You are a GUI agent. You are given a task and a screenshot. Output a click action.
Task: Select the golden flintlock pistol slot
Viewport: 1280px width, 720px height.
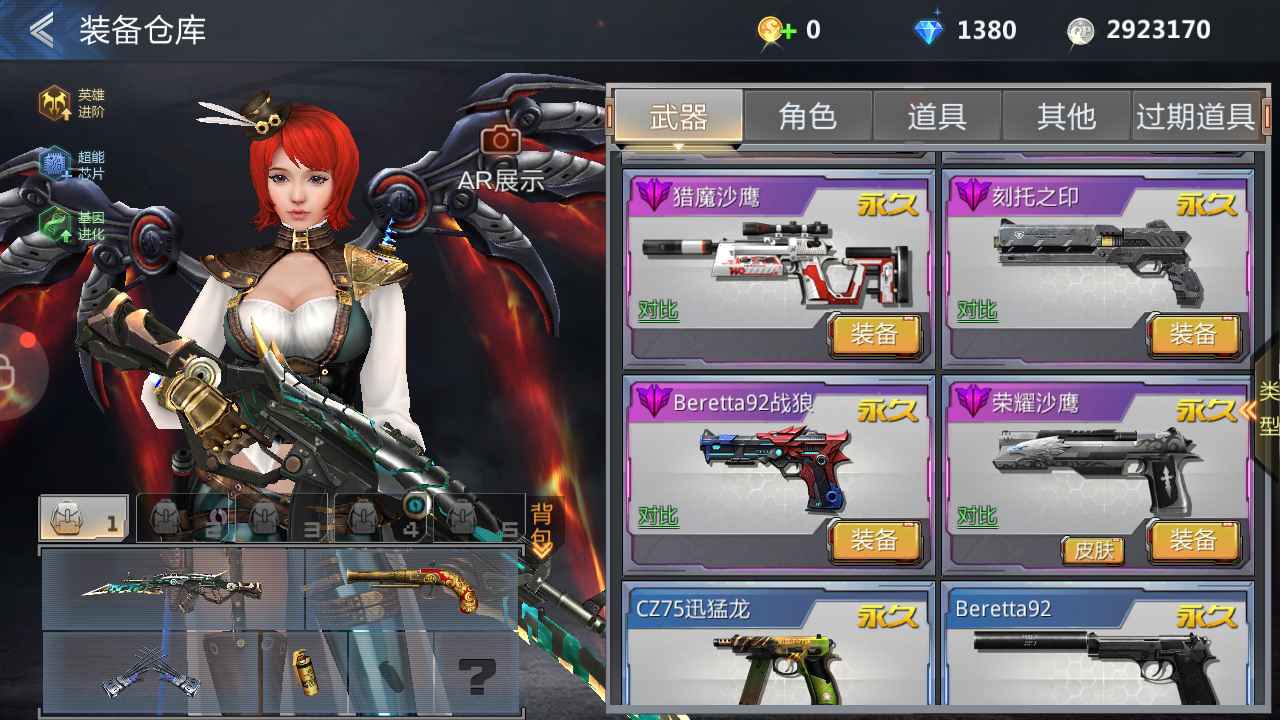(412, 587)
